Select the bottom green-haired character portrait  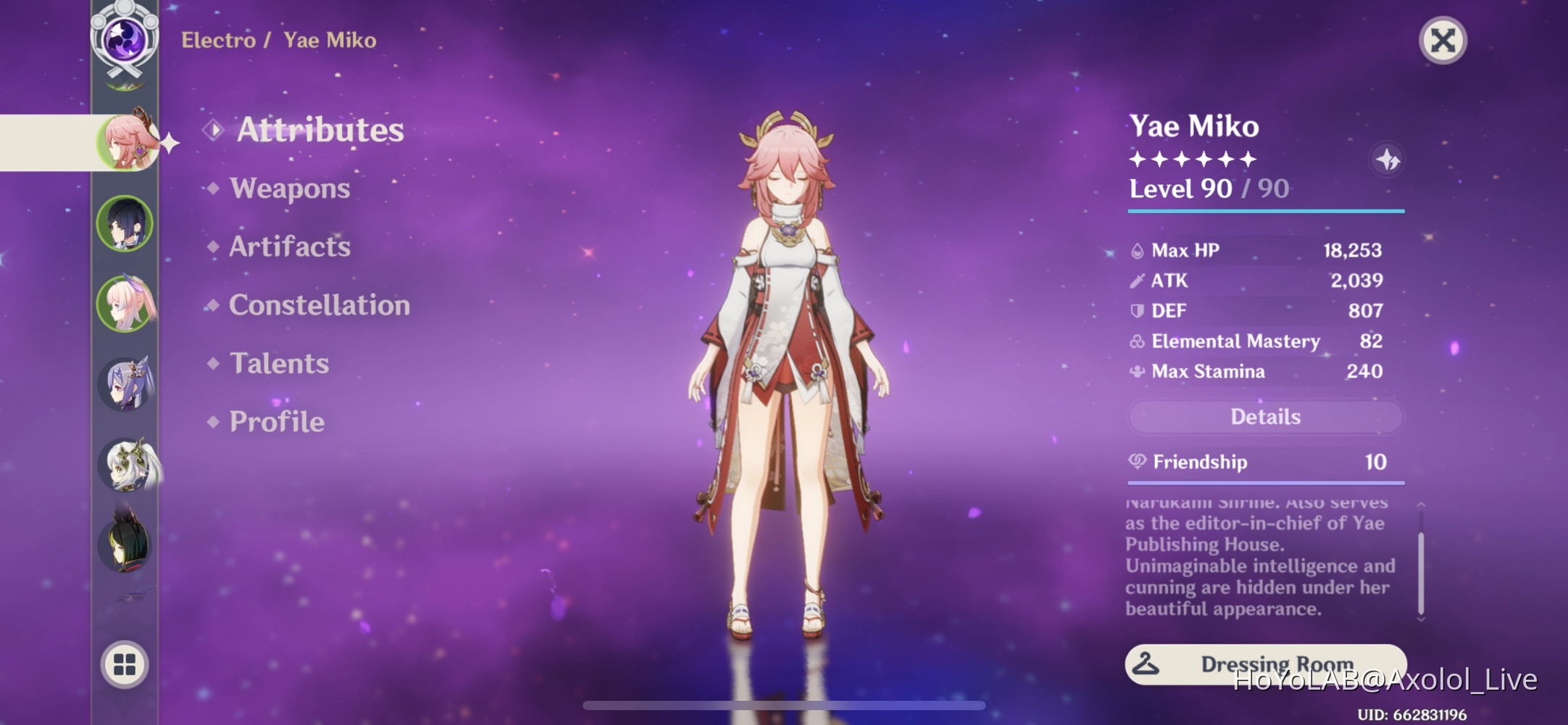(x=129, y=544)
